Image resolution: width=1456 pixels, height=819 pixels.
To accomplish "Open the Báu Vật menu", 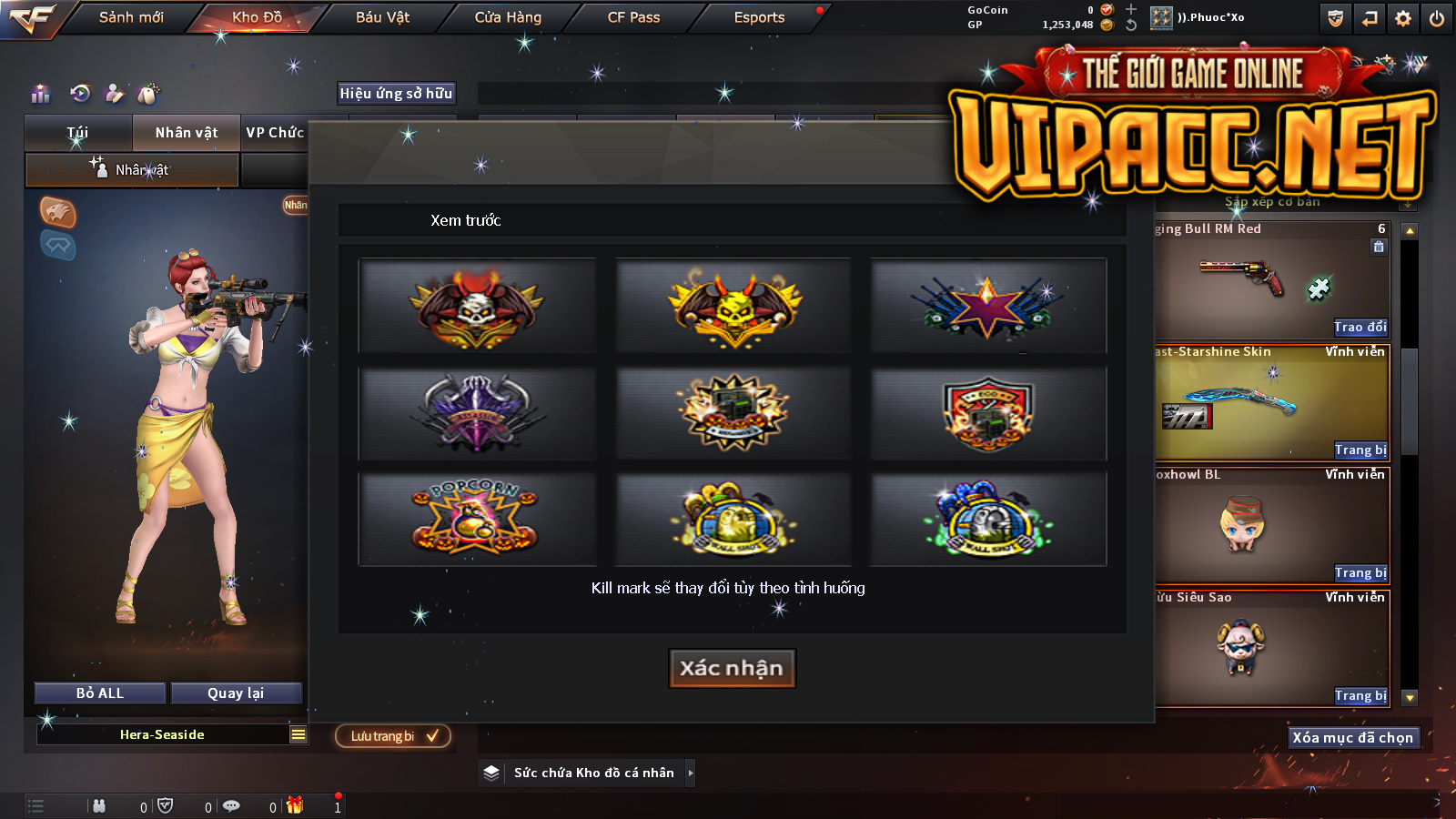I will point(382,17).
